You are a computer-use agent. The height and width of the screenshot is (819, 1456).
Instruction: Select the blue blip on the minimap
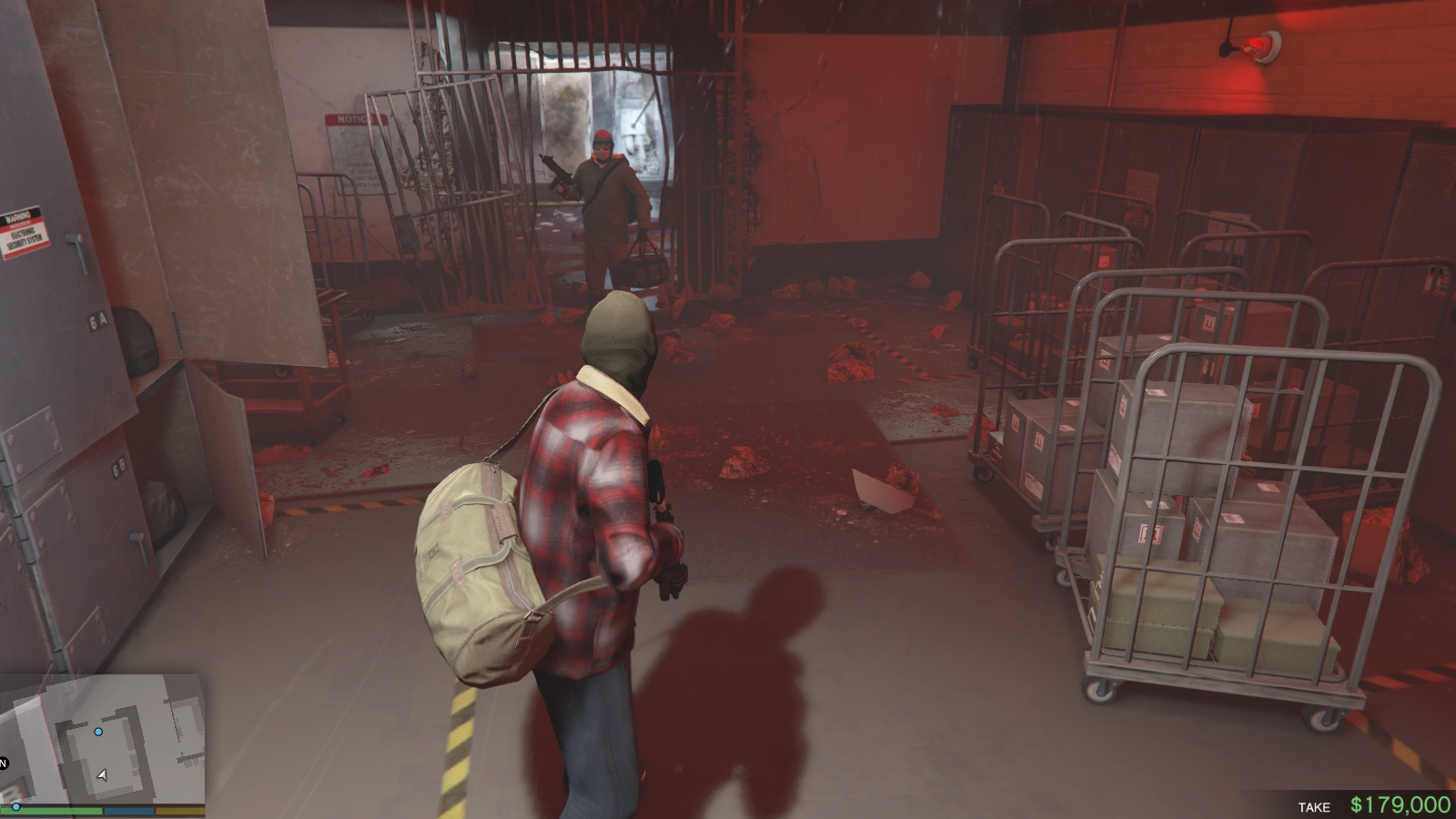click(98, 732)
